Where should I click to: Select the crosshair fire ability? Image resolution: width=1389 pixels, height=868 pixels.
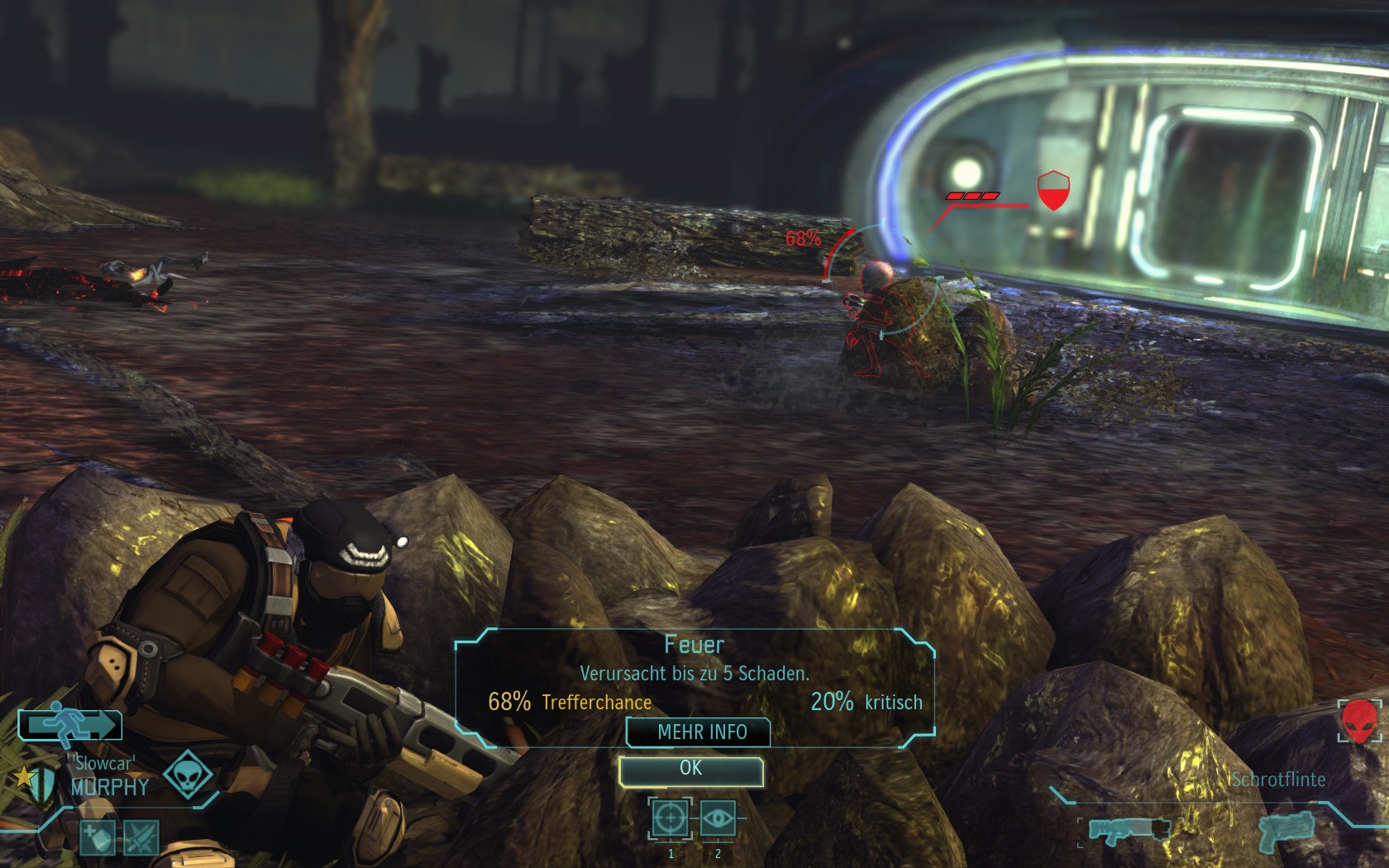coord(669,818)
